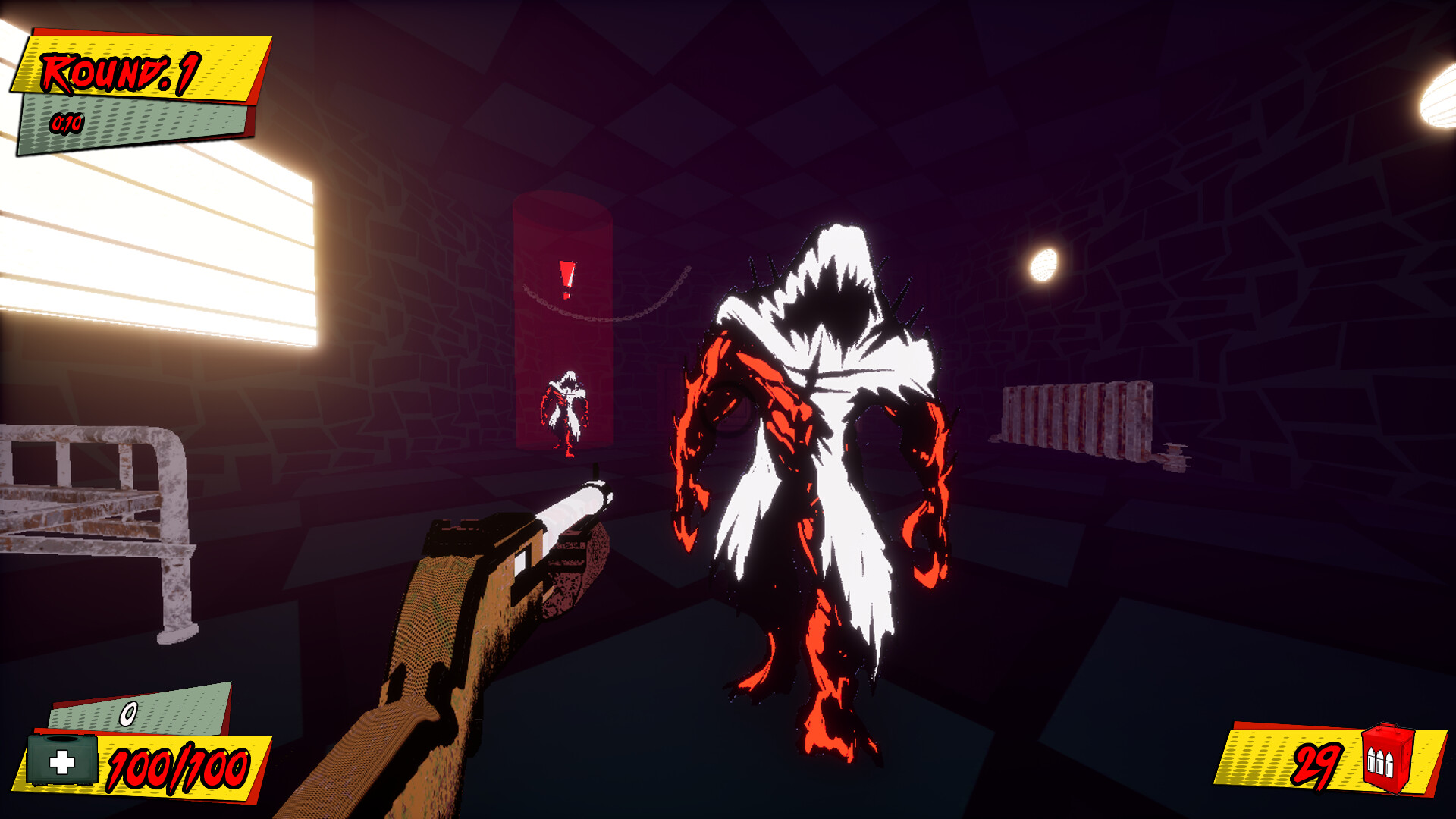The width and height of the screenshot is (1456, 819).
Task: Click the white oval counter icon above the health panel
Action: tap(129, 711)
